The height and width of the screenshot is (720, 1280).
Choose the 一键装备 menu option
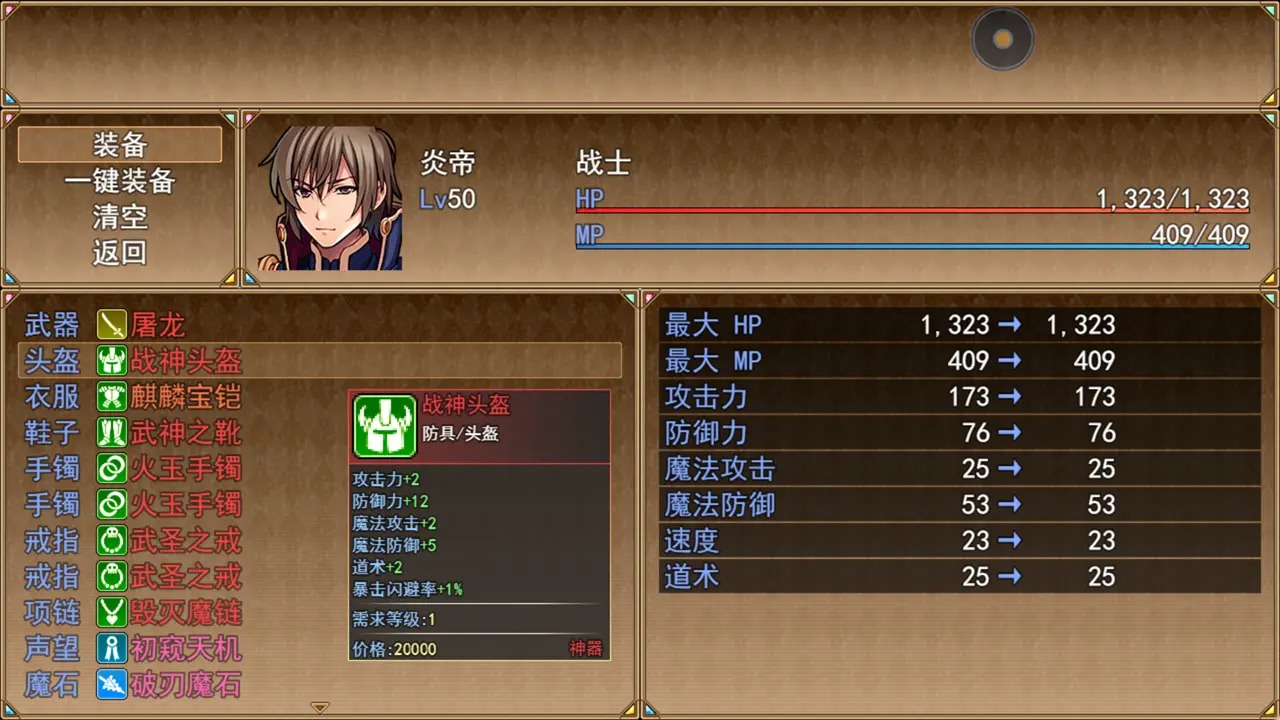(118, 181)
